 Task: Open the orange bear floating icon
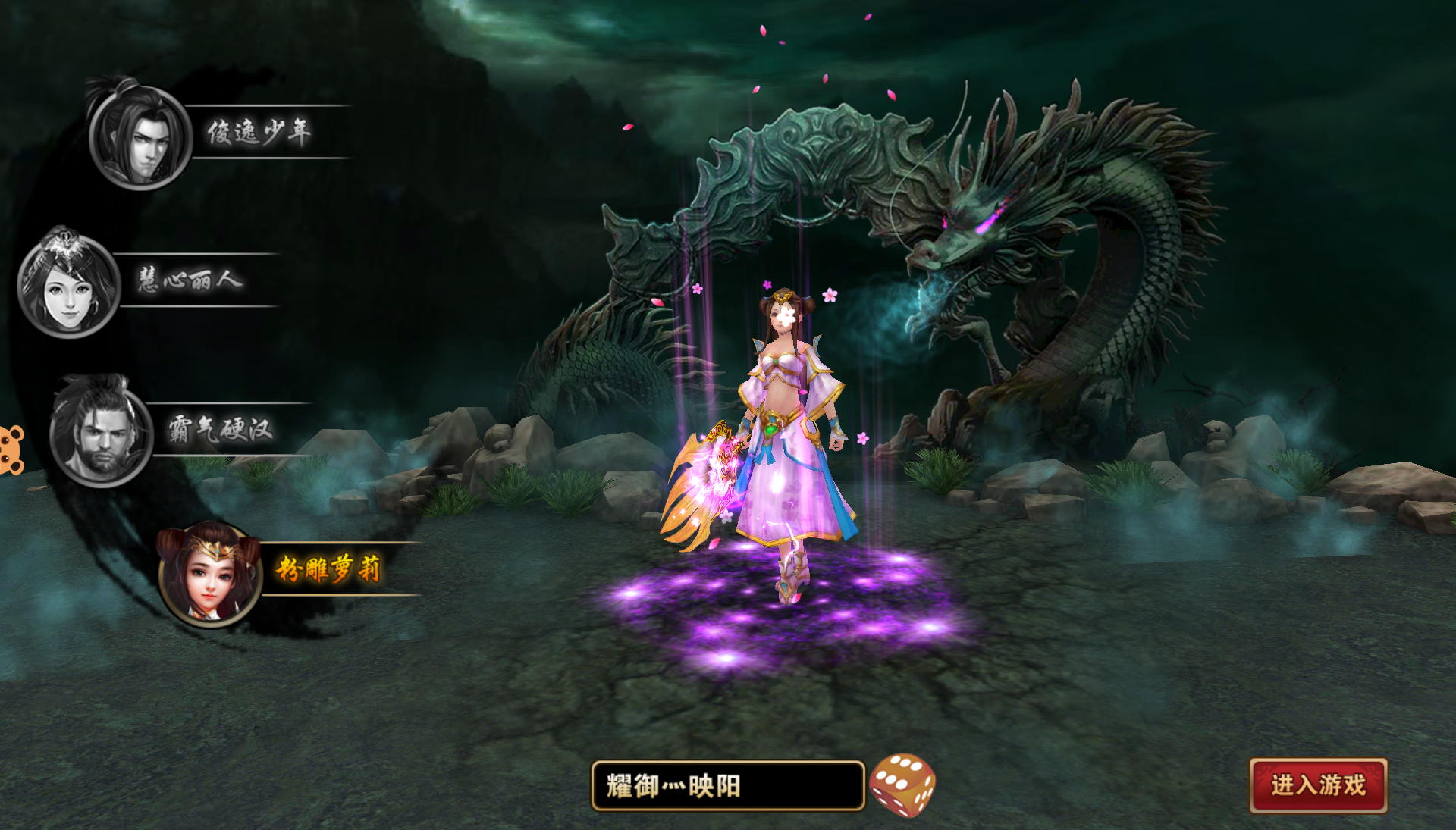coord(11,449)
